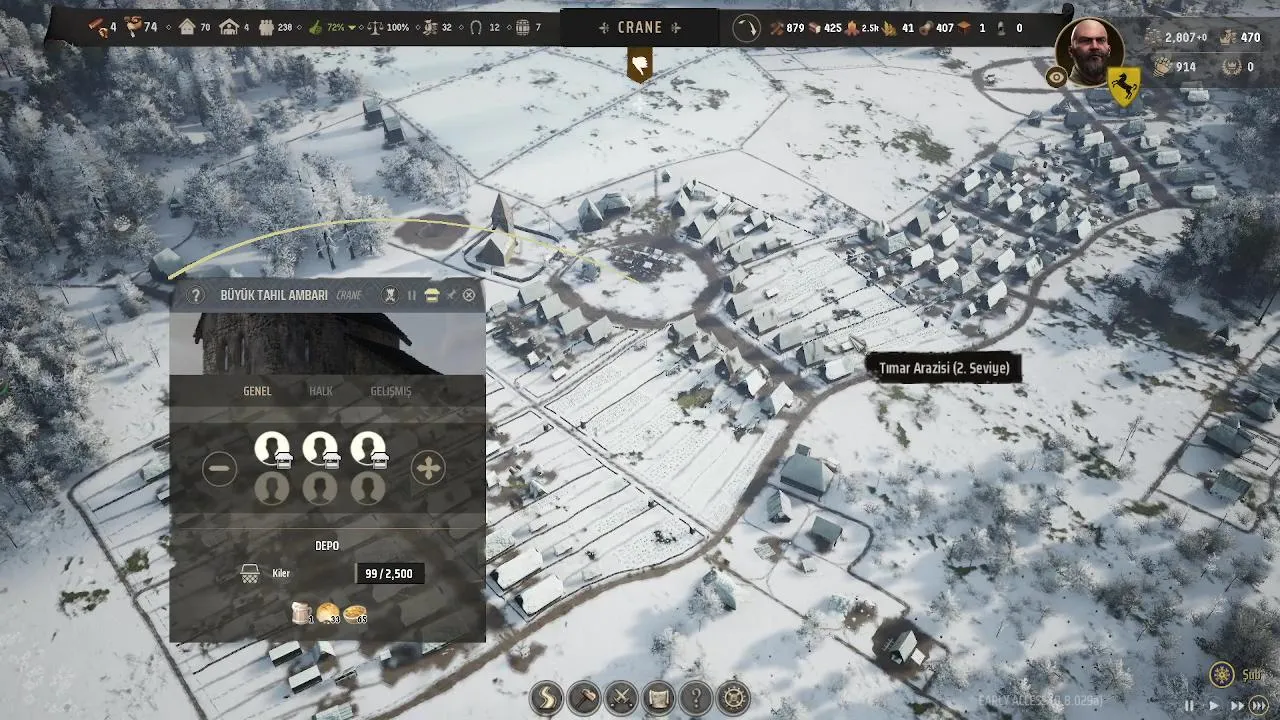Pause work at the granary building
Viewport: 1280px width, 720px height.
pos(411,295)
